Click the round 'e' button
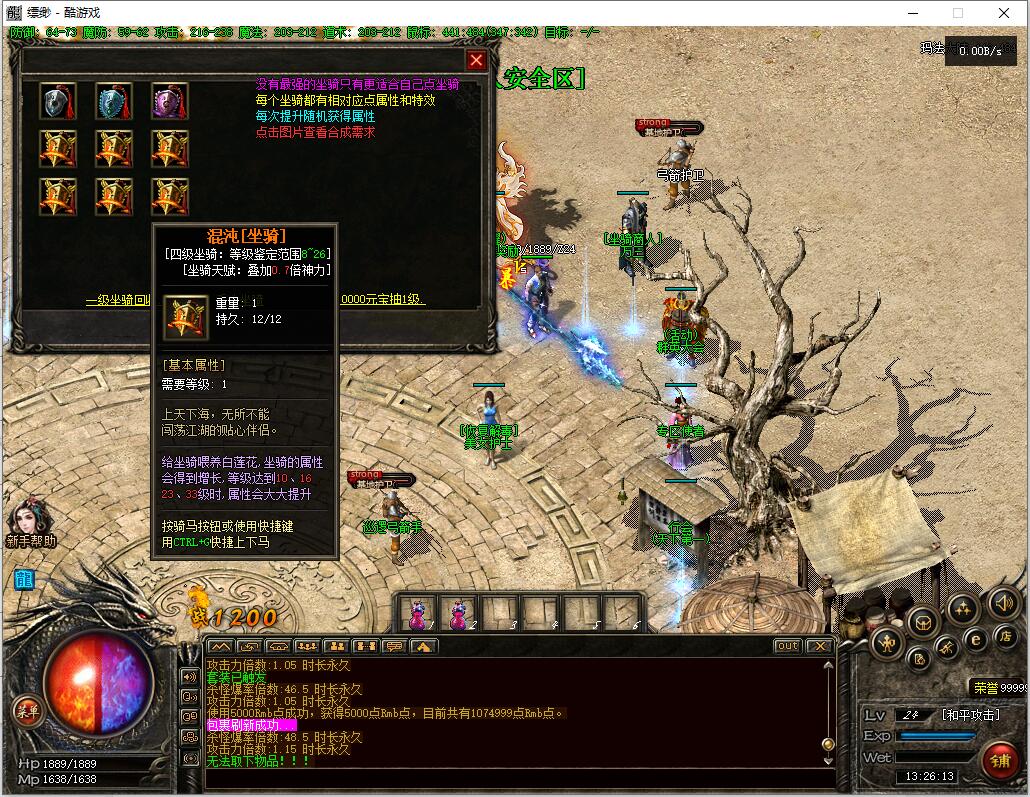1030x797 pixels. (x=976, y=639)
